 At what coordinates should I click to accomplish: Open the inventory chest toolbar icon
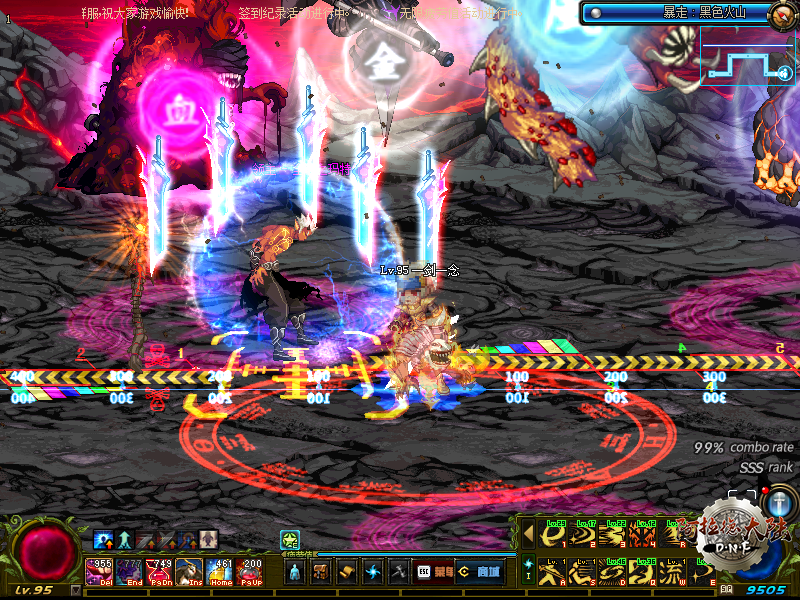(x=321, y=572)
